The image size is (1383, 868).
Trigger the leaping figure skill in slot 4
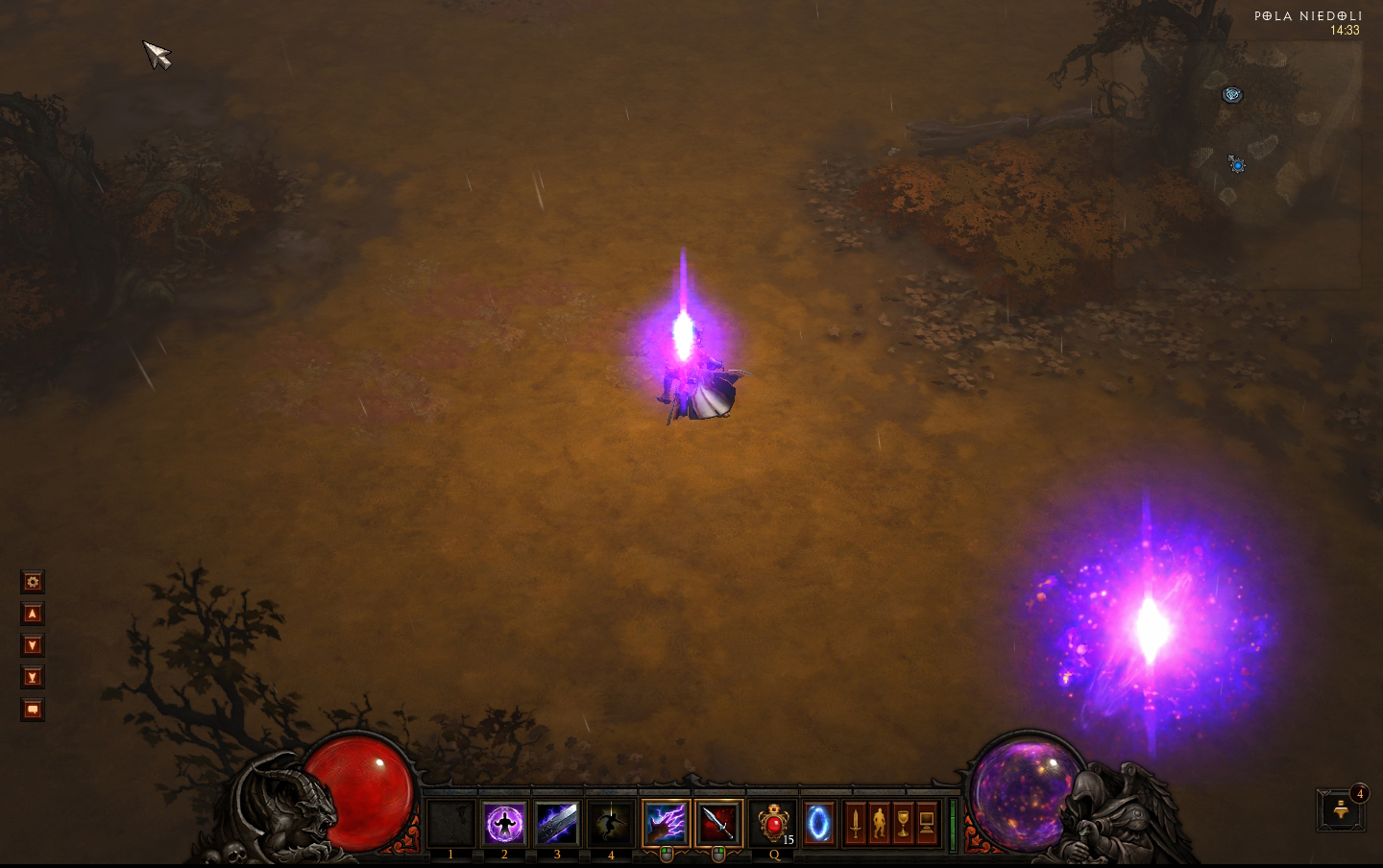(x=611, y=824)
